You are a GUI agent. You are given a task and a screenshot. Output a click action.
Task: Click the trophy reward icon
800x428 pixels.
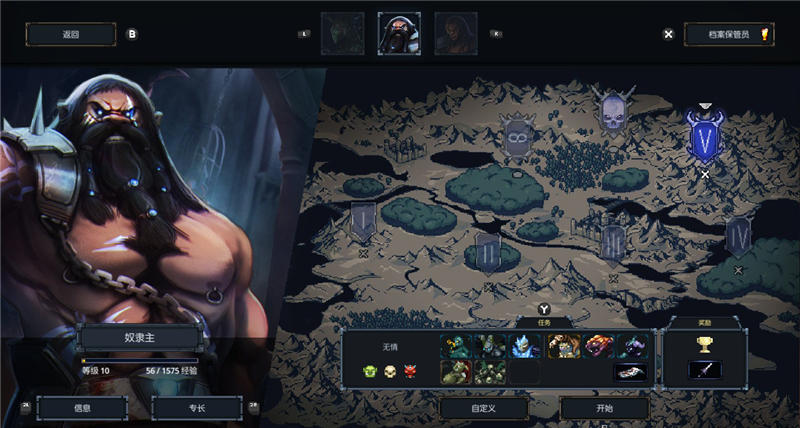[x=704, y=344]
